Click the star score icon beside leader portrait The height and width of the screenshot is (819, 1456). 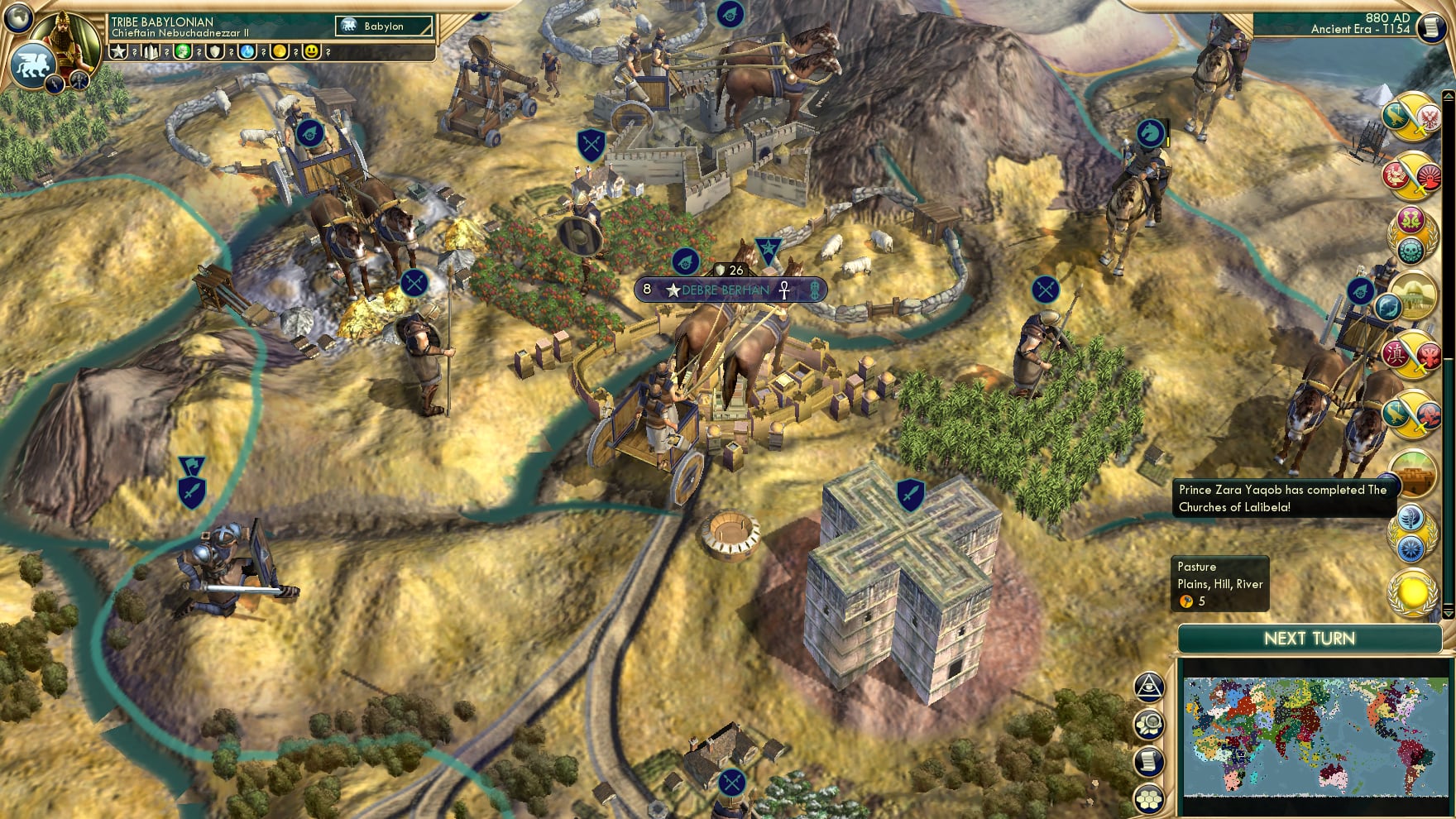pos(118,52)
